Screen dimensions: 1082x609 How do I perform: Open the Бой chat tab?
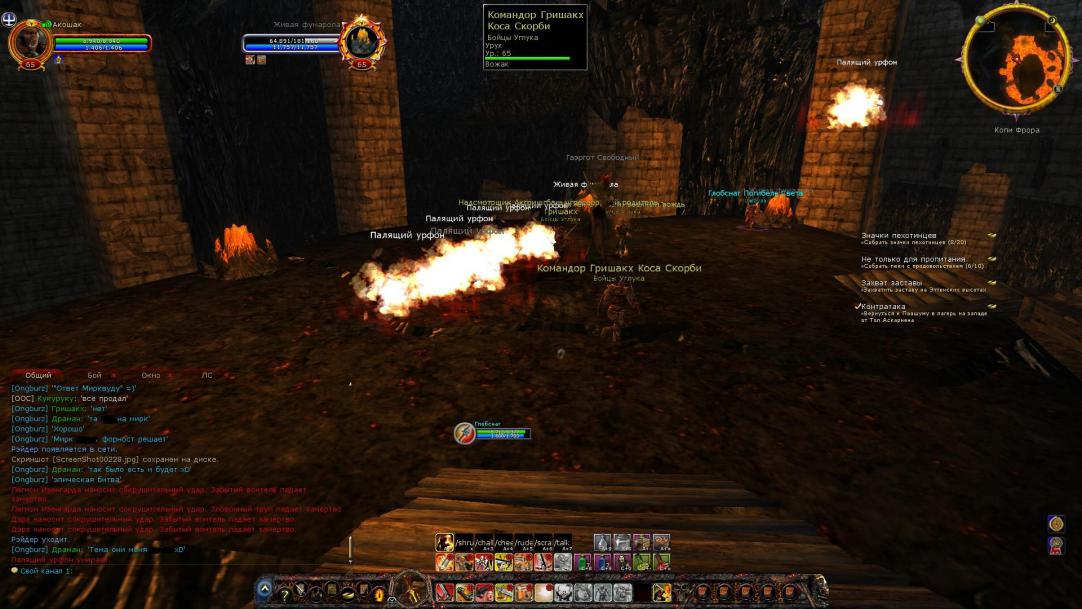94,375
